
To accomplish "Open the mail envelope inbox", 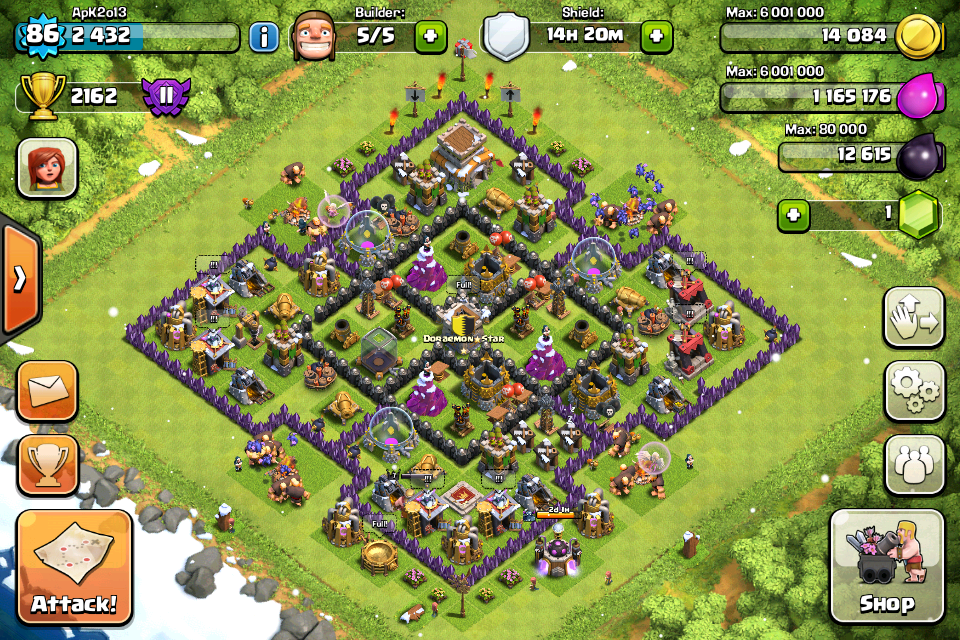I will point(47,390).
